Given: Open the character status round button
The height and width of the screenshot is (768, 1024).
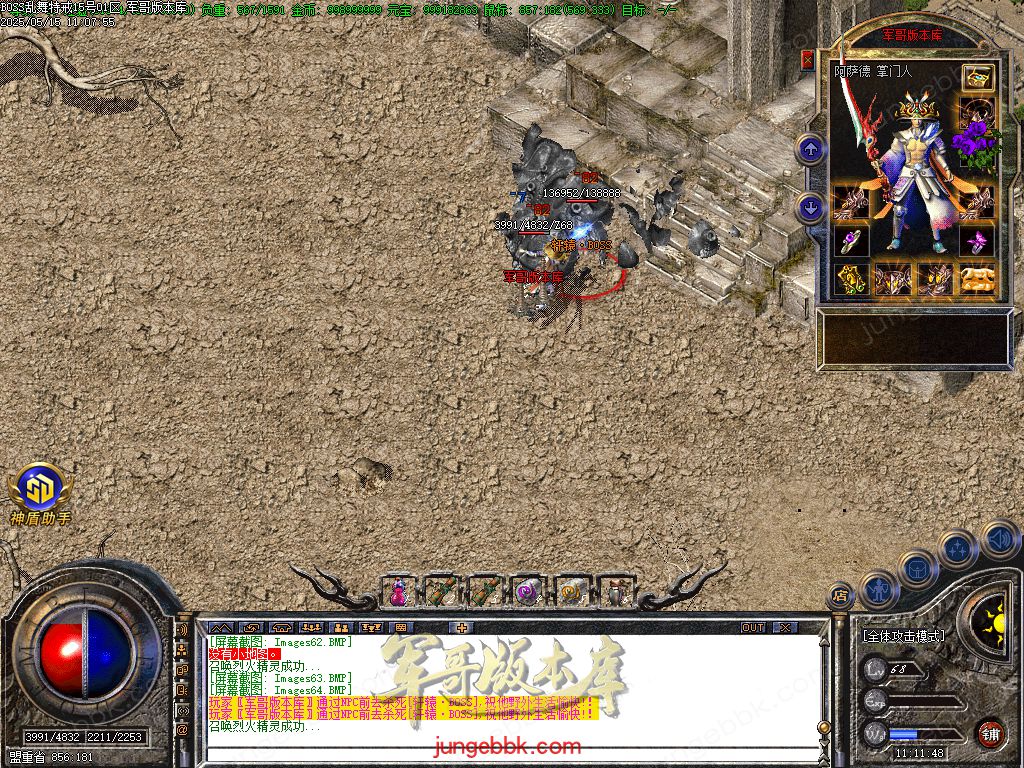Looking at the screenshot, I should coord(880,590).
